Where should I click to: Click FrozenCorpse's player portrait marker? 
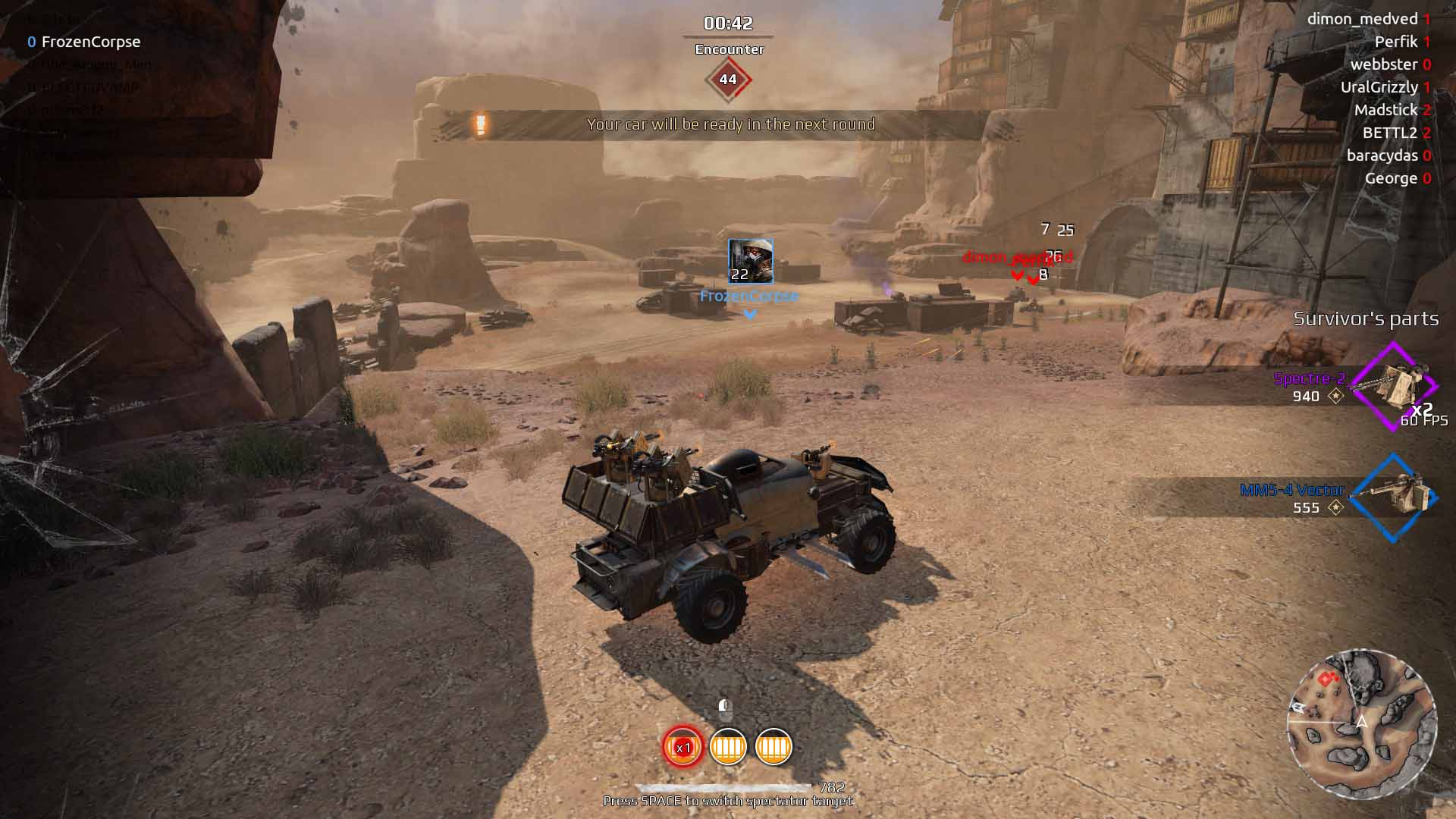click(750, 261)
